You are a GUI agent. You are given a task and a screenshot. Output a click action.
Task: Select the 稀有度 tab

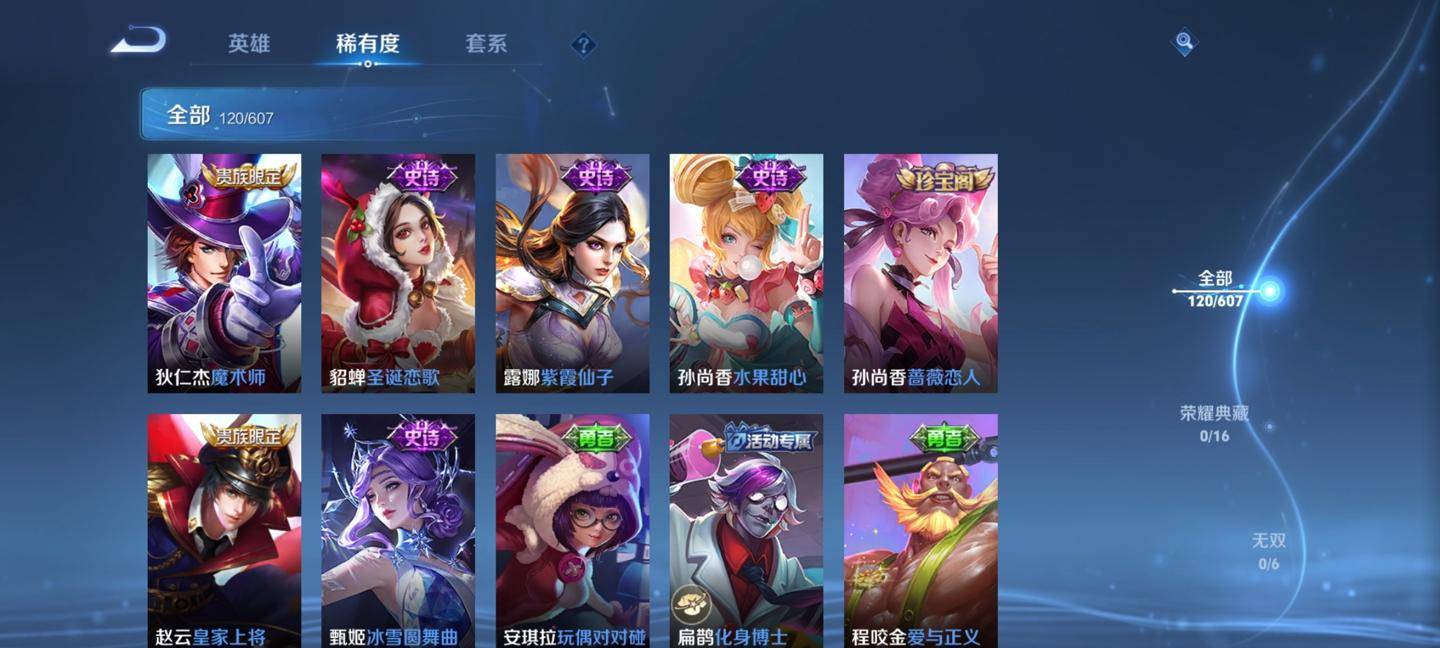[367, 44]
